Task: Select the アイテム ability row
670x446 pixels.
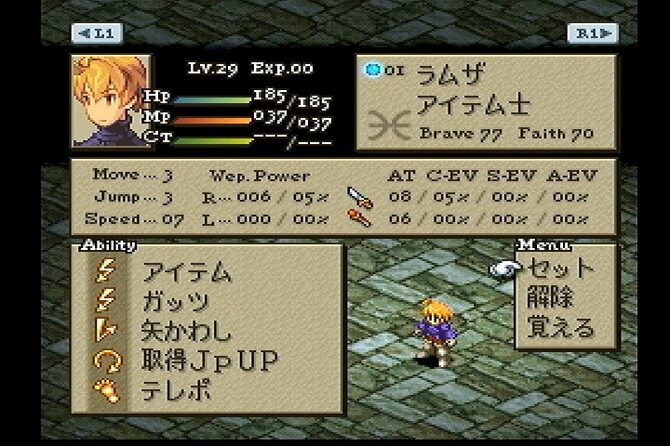Action: [x=187, y=271]
